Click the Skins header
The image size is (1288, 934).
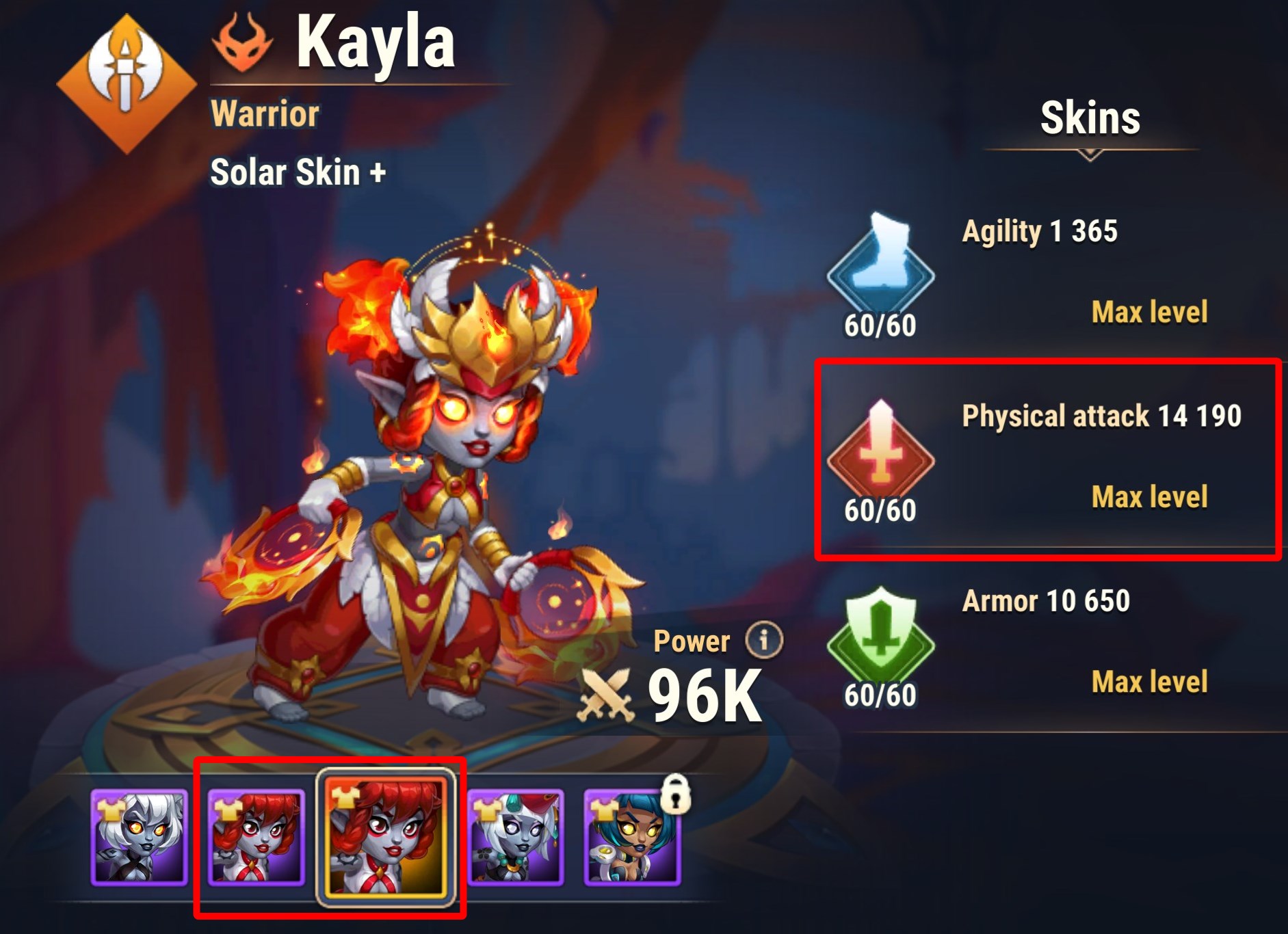1090,118
